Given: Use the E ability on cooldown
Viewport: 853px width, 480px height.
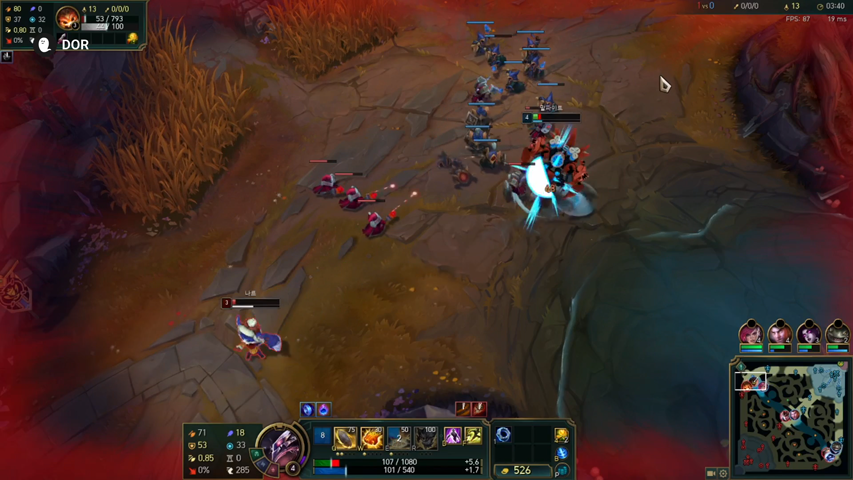Looking at the screenshot, I should [399, 437].
